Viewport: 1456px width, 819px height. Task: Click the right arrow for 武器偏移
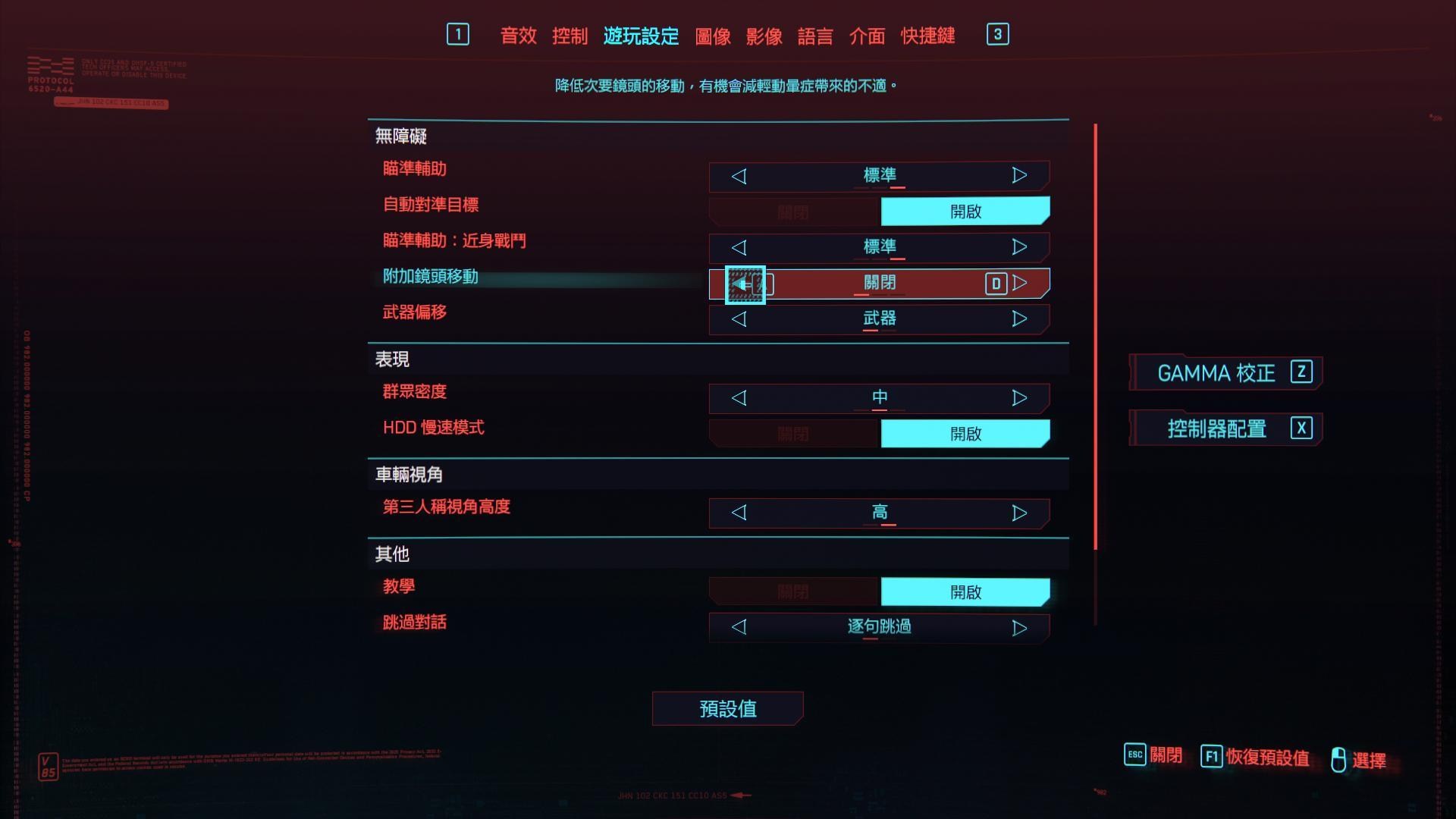(1018, 319)
